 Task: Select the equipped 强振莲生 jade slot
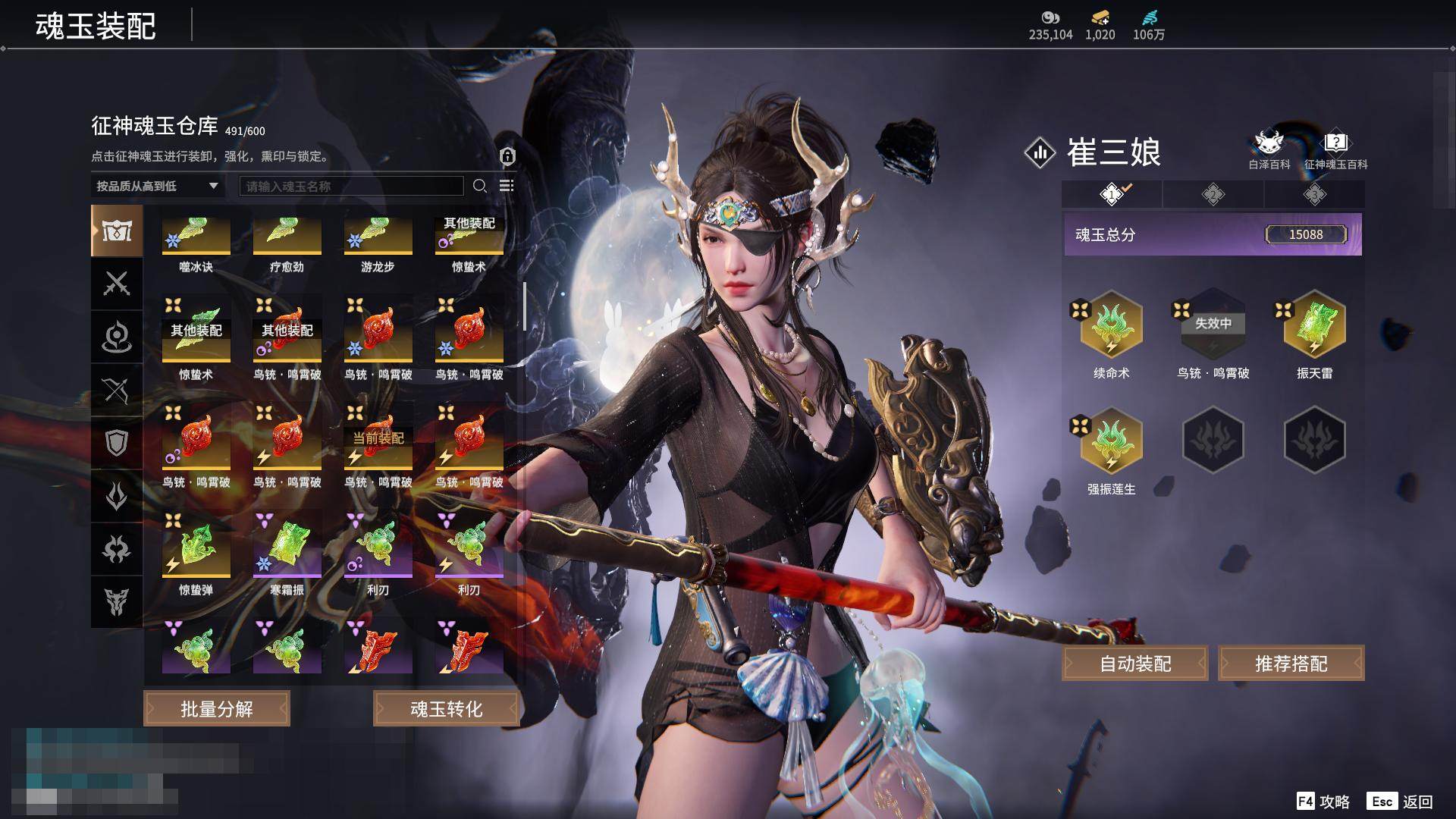[x=1111, y=441]
